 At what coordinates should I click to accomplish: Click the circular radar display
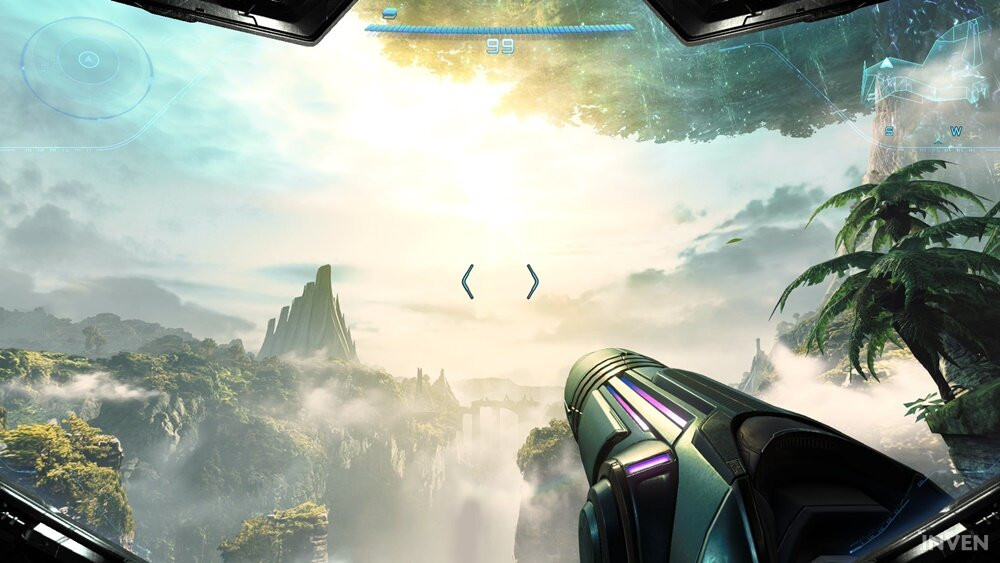point(87,67)
